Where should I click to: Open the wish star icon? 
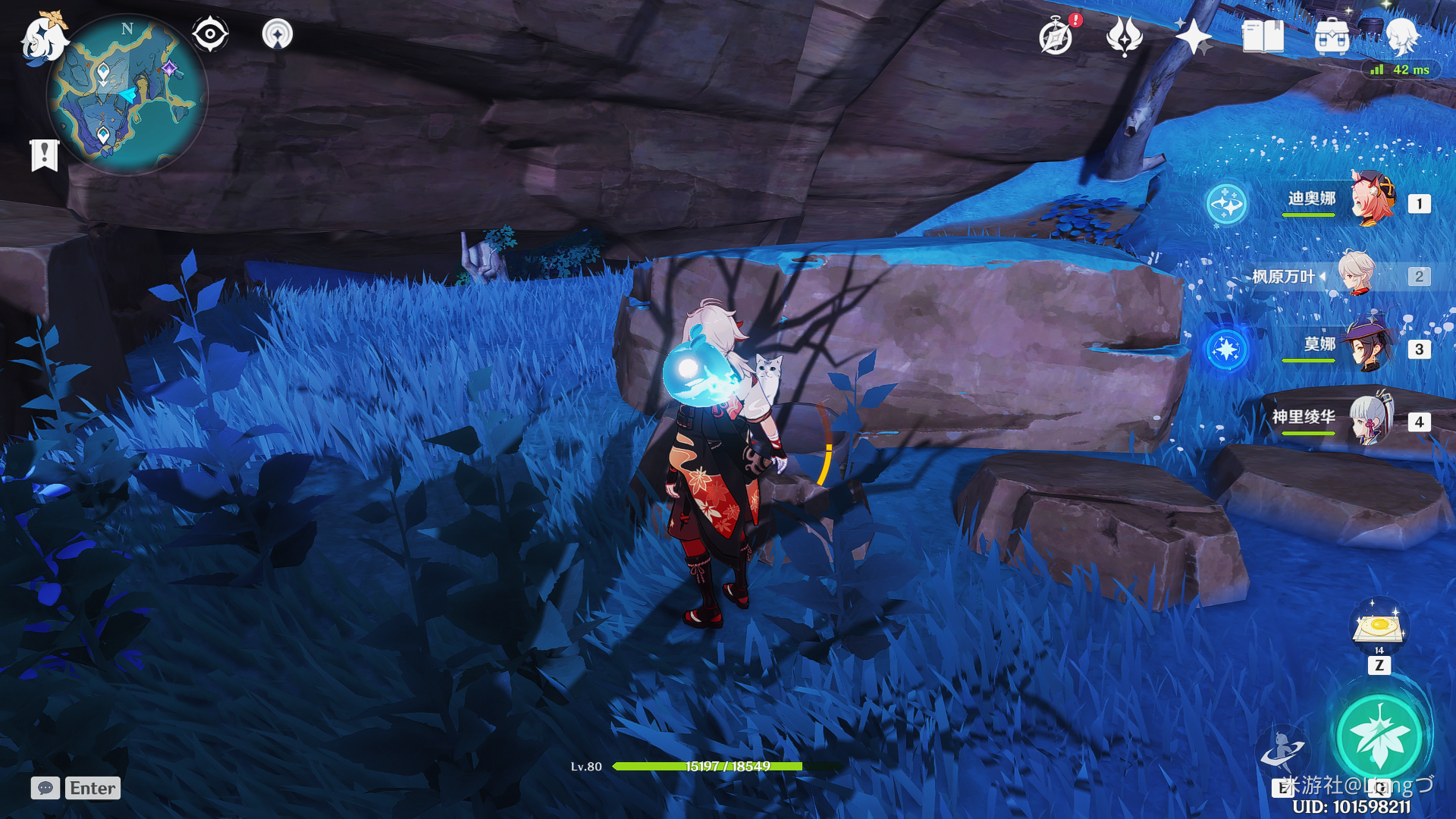point(1193,36)
